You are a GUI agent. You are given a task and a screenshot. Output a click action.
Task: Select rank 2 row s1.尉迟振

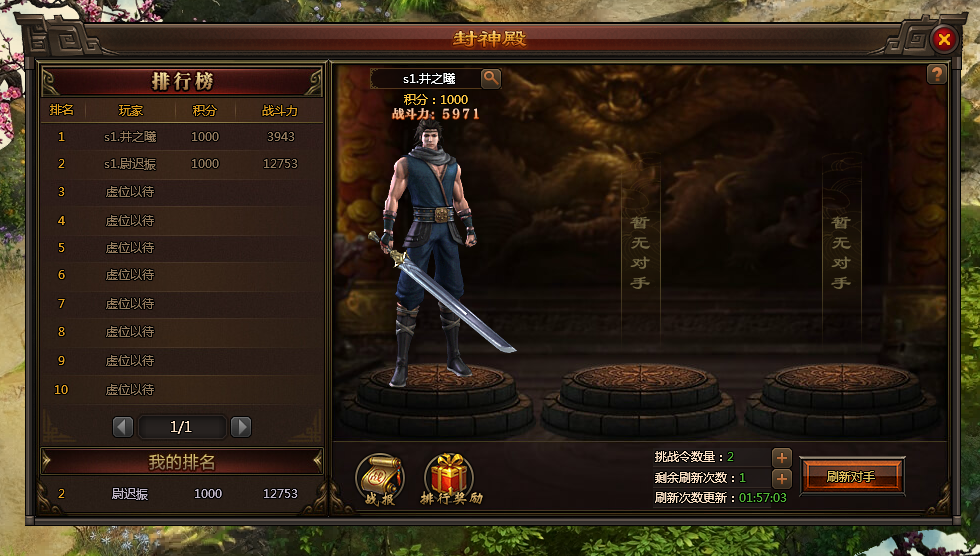[182, 164]
